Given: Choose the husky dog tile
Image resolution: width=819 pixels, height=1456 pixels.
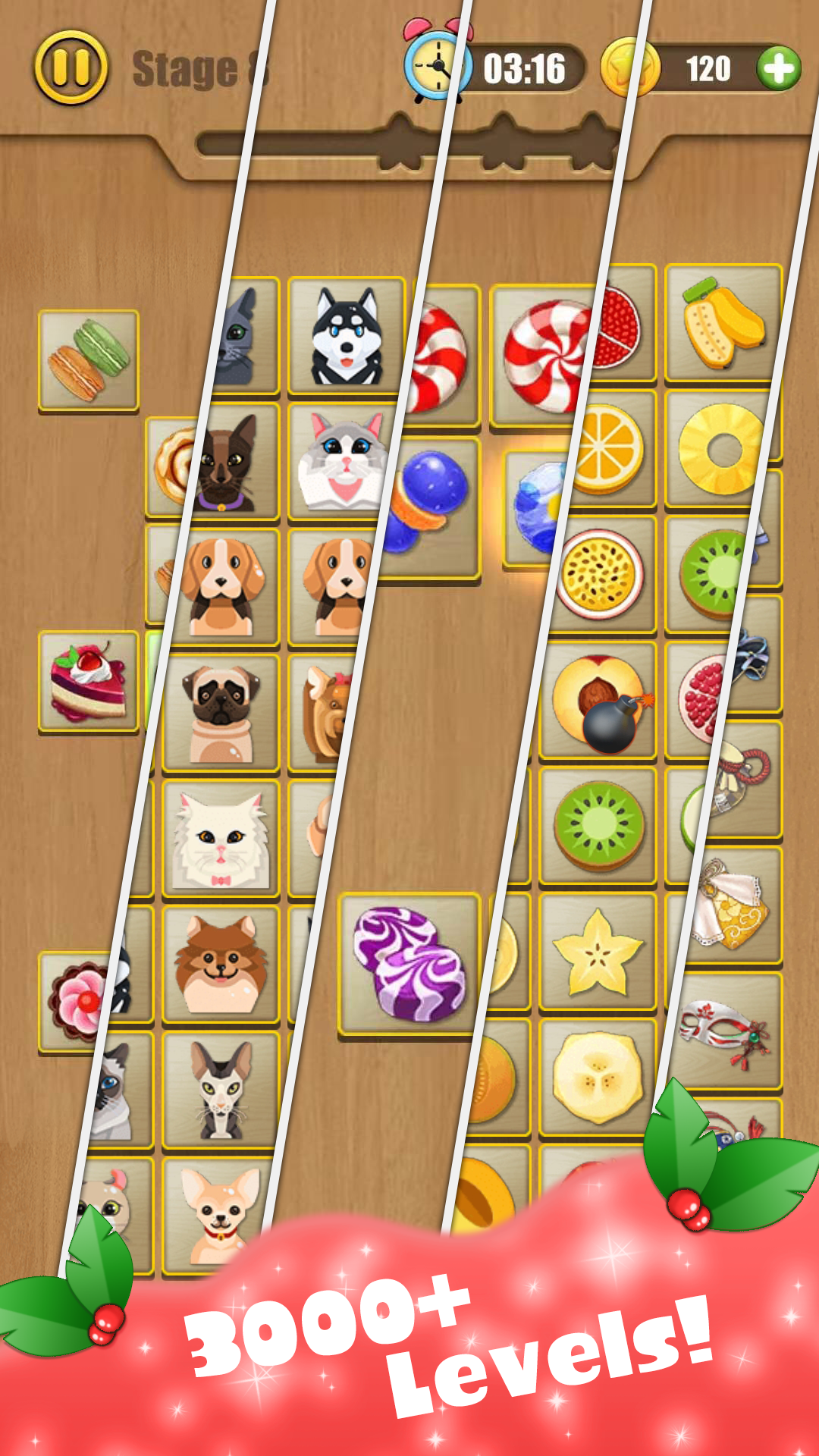Looking at the screenshot, I should 347,336.
